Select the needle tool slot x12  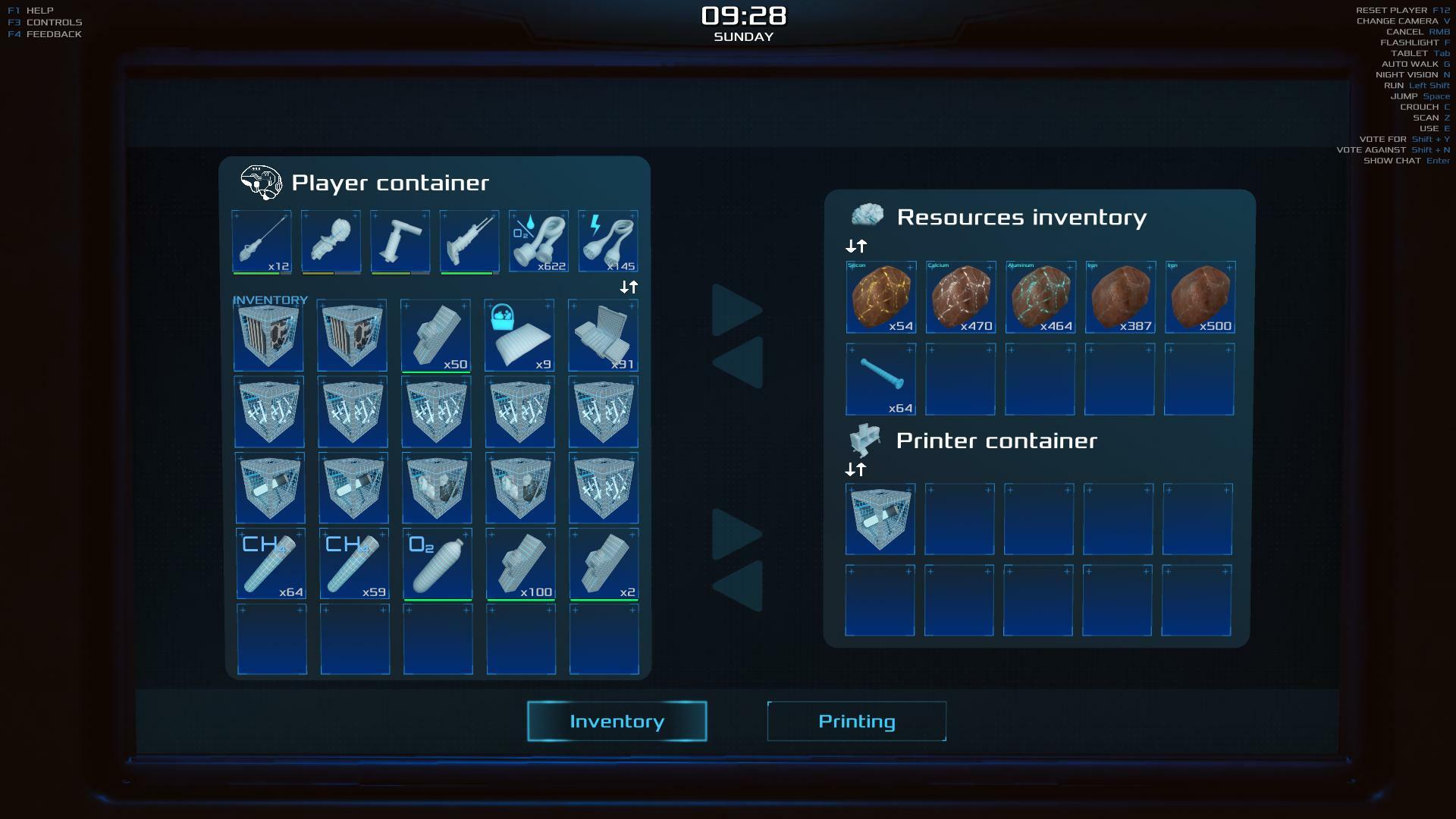point(262,241)
